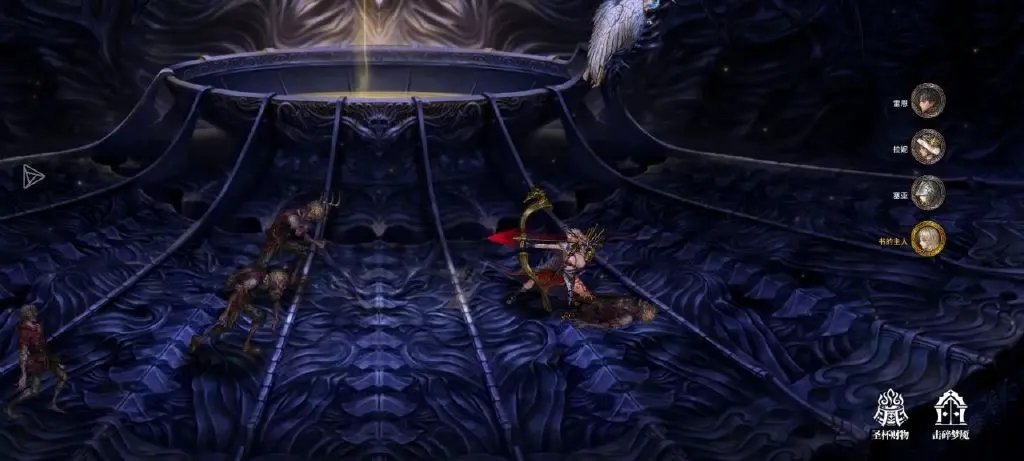Image resolution: width=1024 pixels, height=461 pixels.
Task: Click the triangular arrow icon on the left
Action: pyautogui.click(x=34, y=176)
